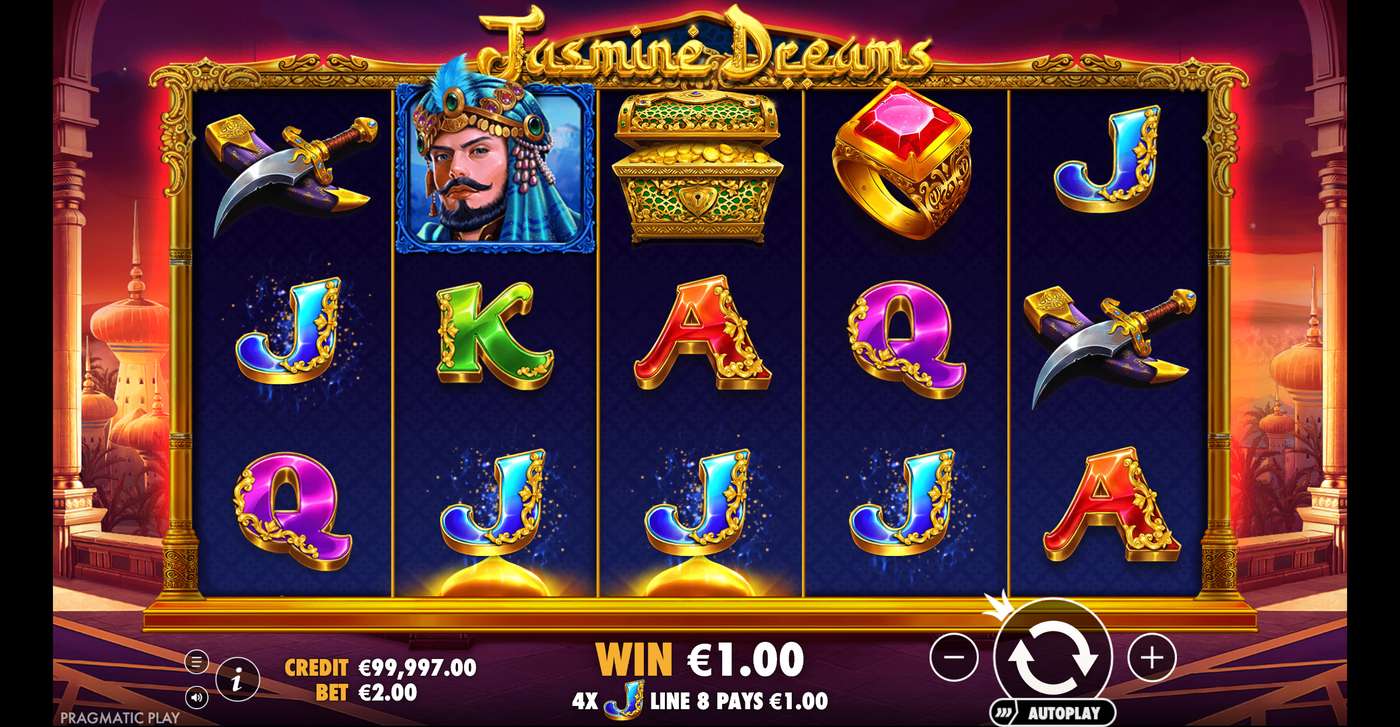The width and height of the screenshot is (1400, 727).
Task: Increase the bet with the plus button
Action: point(1152,658)
